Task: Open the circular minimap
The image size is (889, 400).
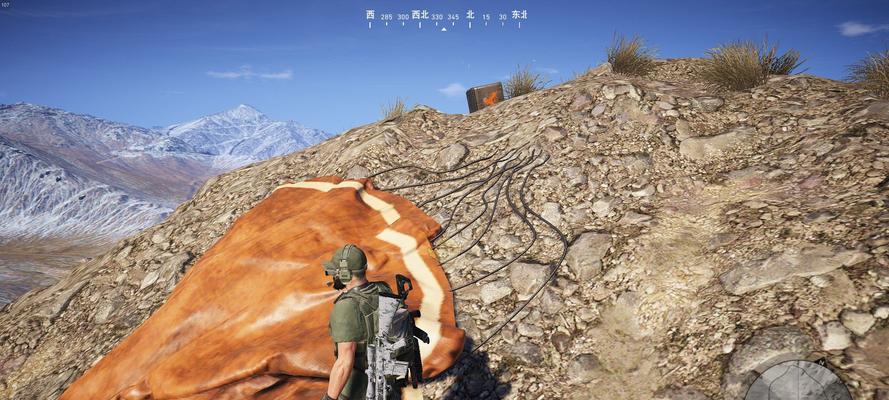Action: click(x=797, y=383)
